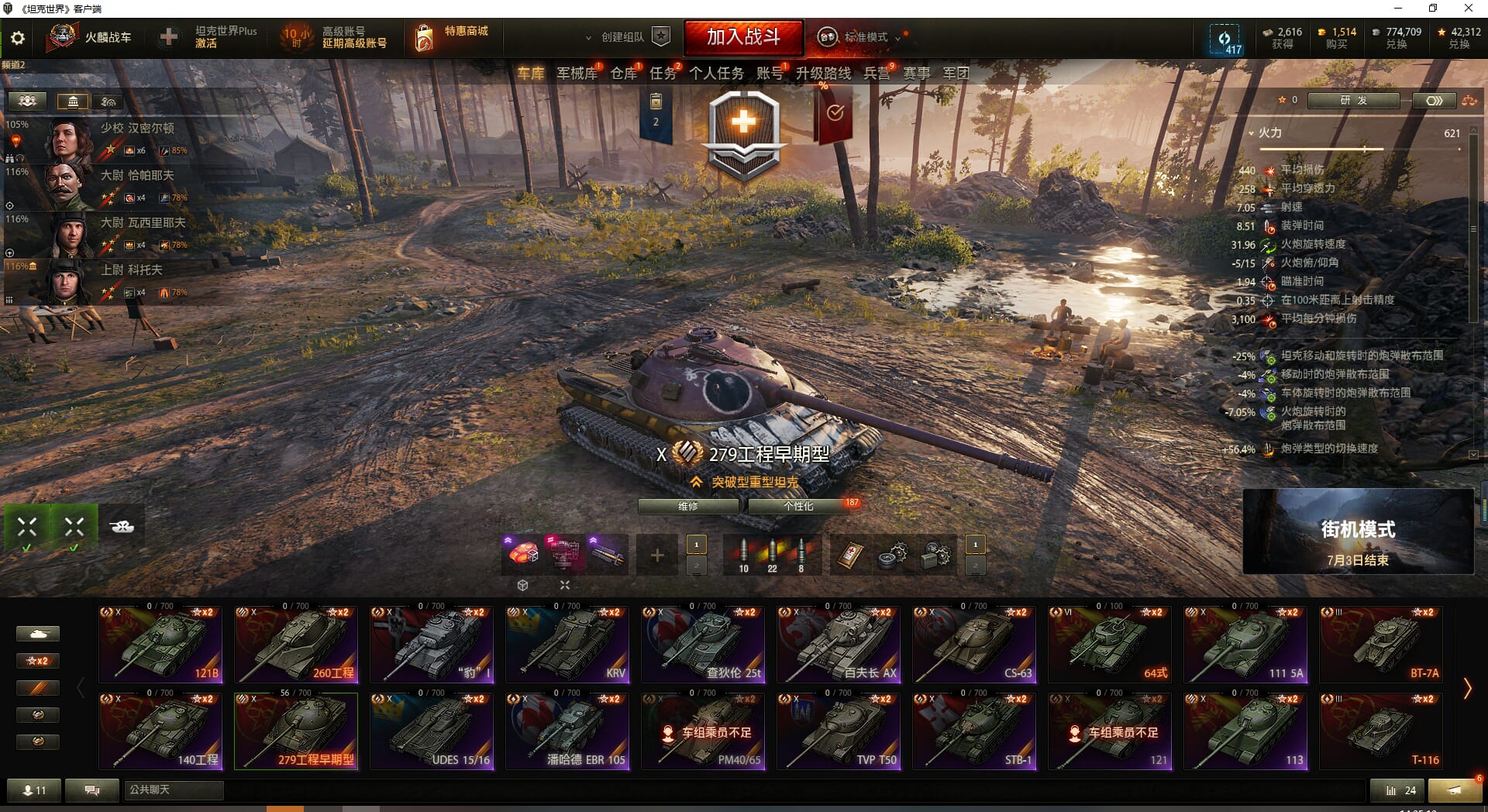The height and width of the screenshot is (812, 1488).
Task: Open the 兵营 barracks tab
Action: tap(877, 74)
